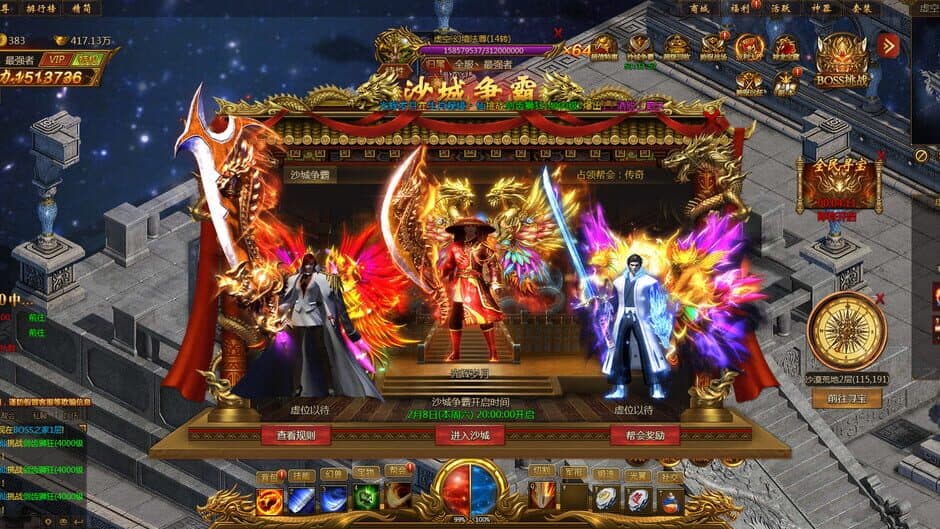This screenshot has width=940, height=529.
Task: Open the 幻兽 phantom beast tab
Action: (334, 475)
